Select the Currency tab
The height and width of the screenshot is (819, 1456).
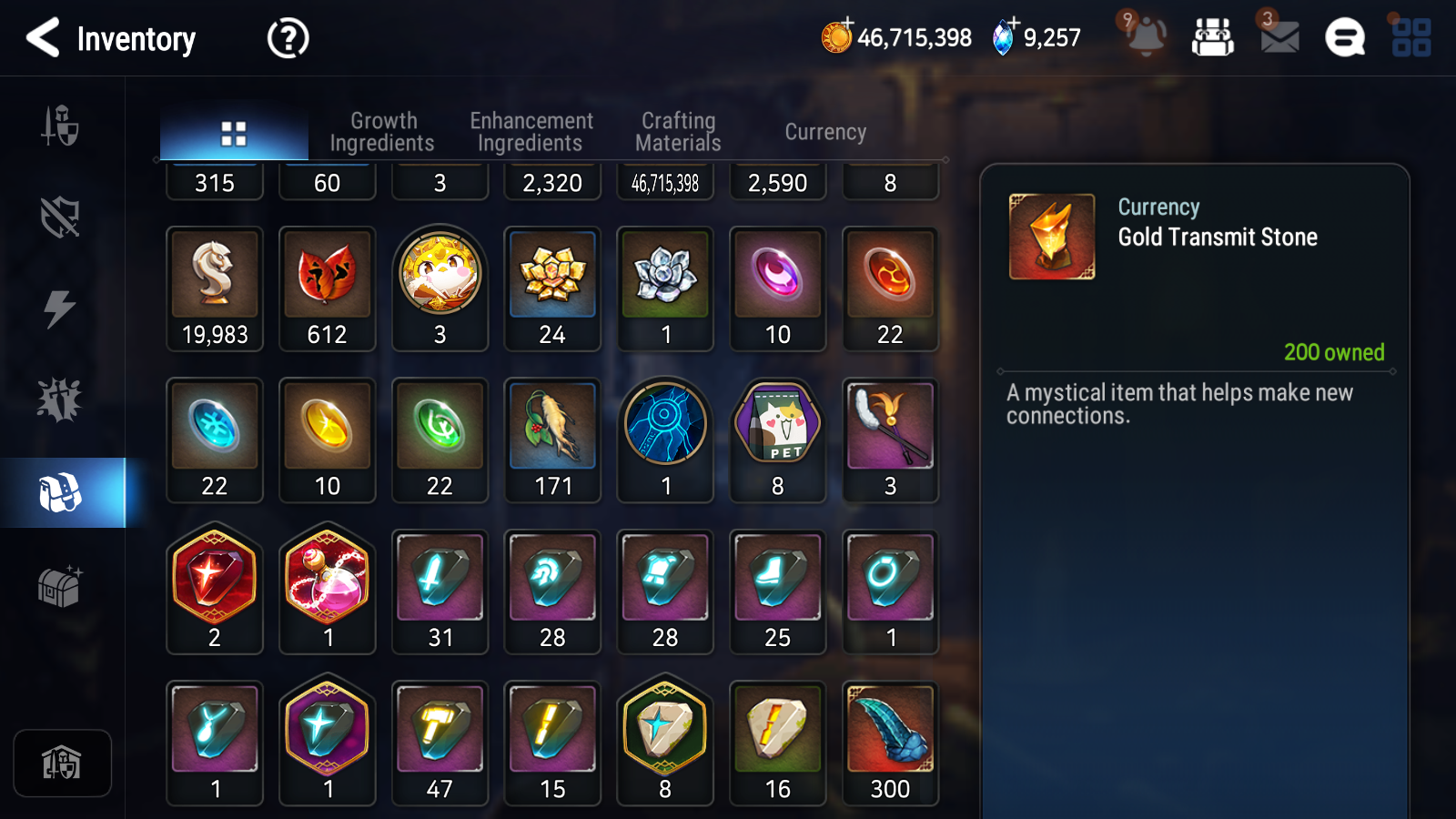825,132
